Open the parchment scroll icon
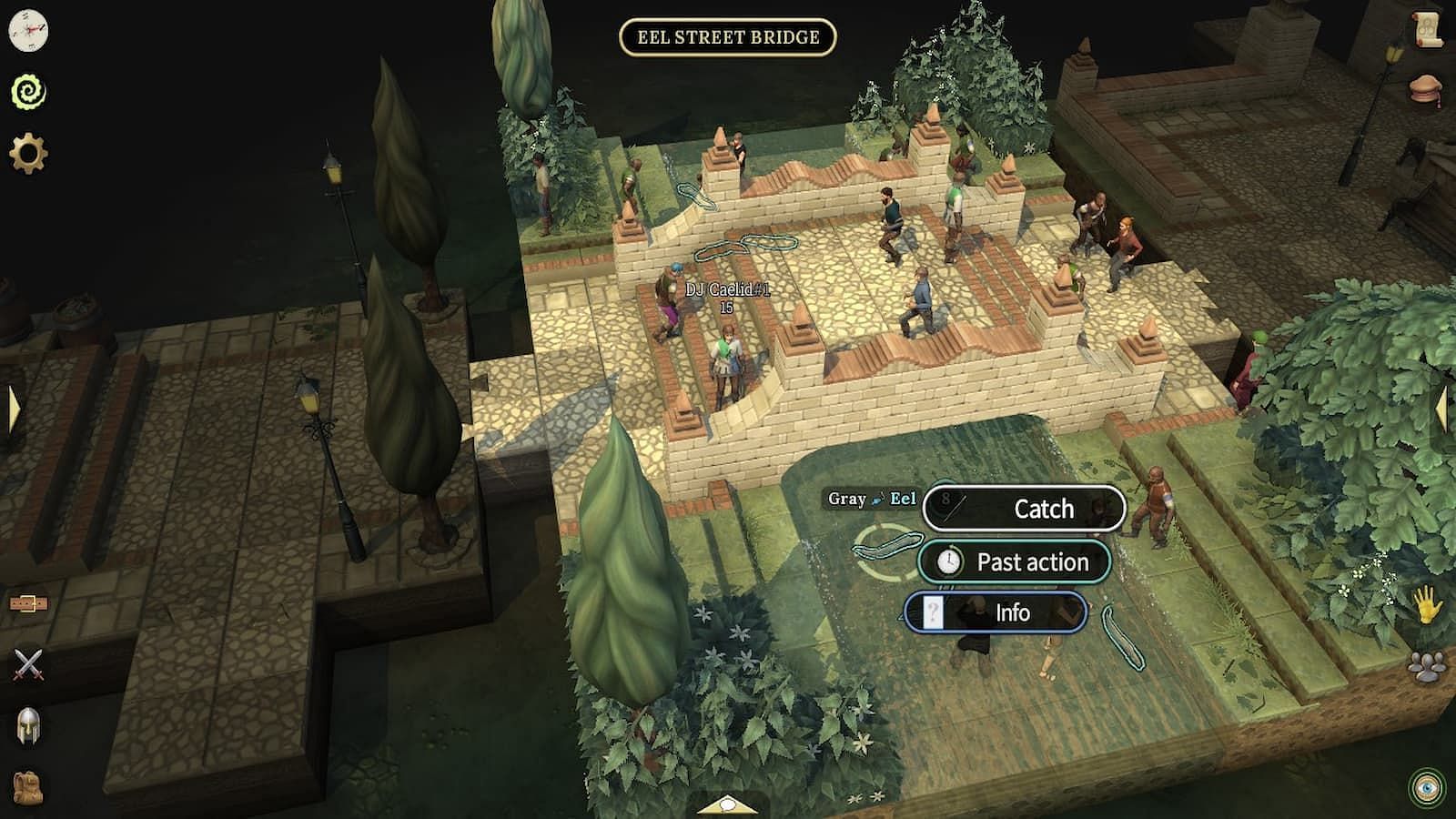This screenshot has width=1456, height=819. tap(1429, 31)
